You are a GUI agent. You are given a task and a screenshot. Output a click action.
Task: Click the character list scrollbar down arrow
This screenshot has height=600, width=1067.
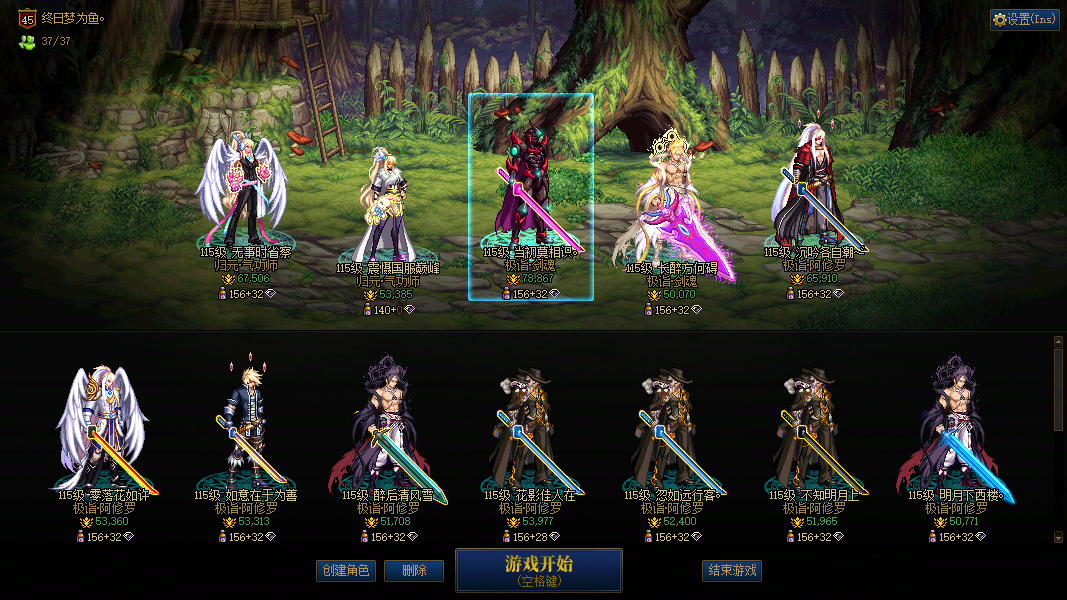coord(1059,537)
